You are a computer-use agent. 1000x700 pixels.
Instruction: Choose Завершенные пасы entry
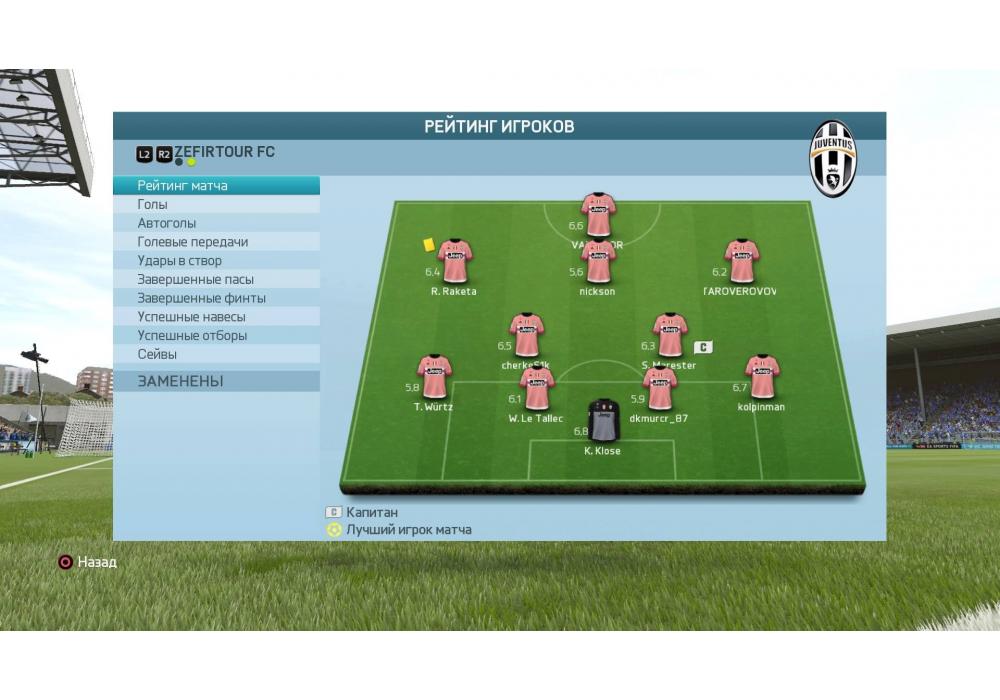[x=196, y=279]
